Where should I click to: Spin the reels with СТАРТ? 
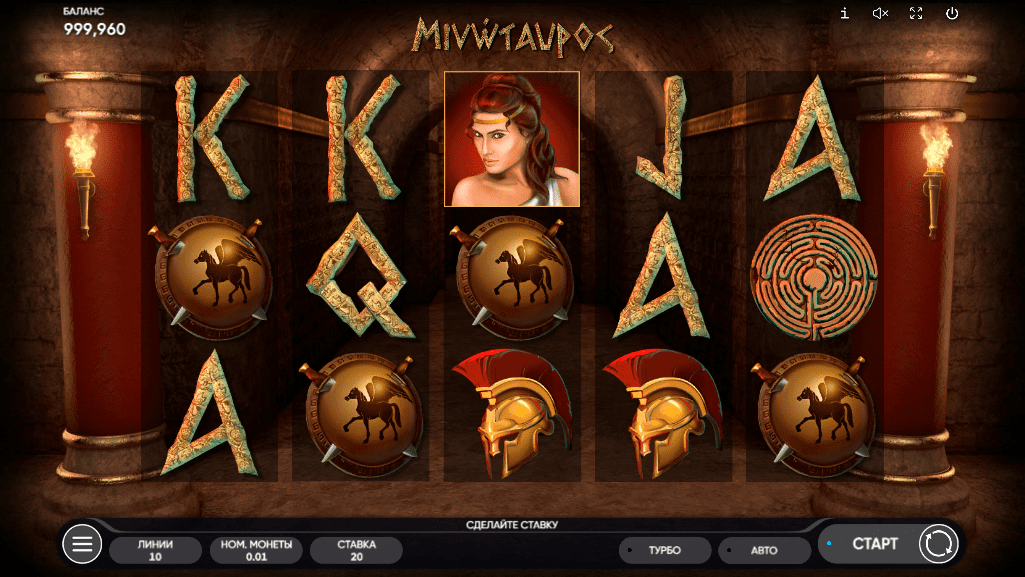873,544
